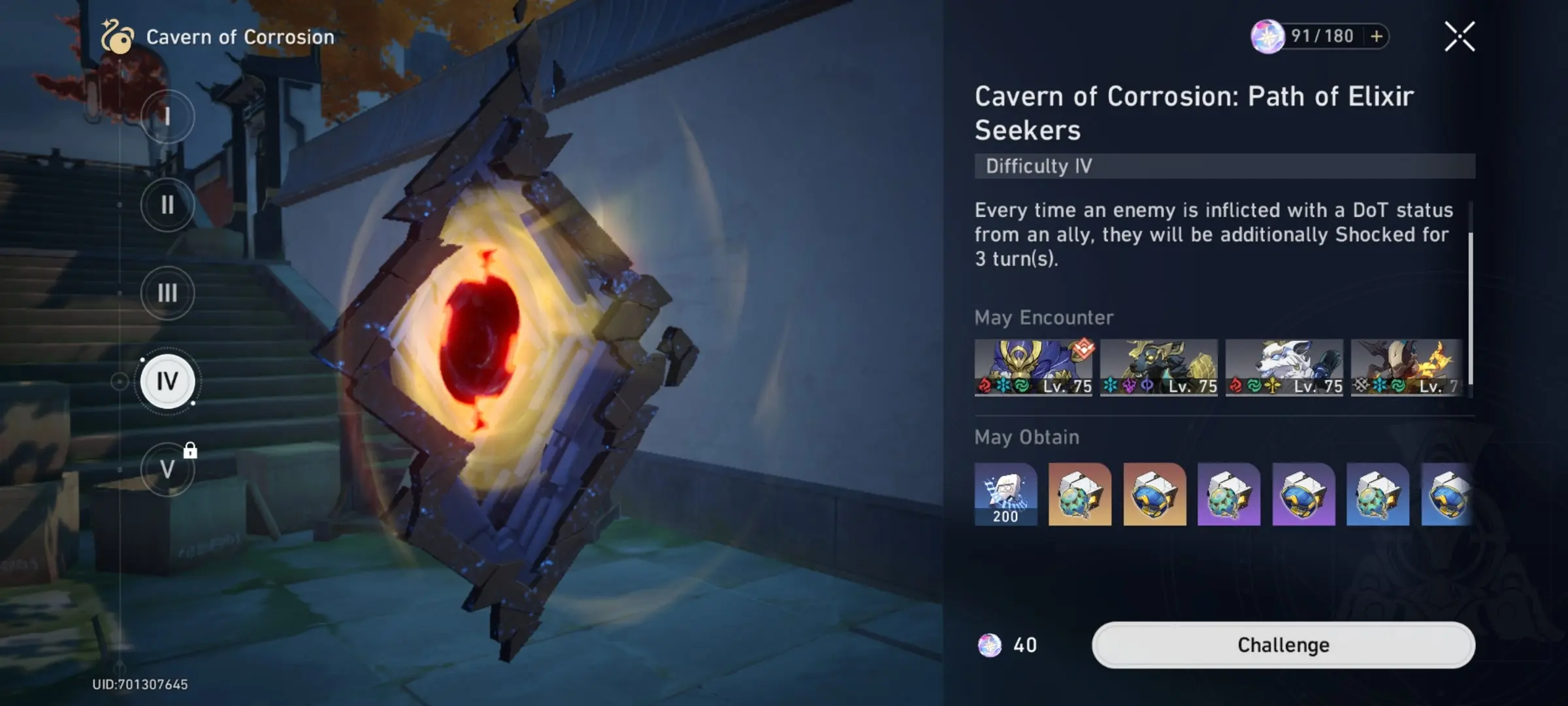Image resolution: width=1568 pixels, height=706 pixels.
Task: Switch to difficulty II
Action: (167, 205)
